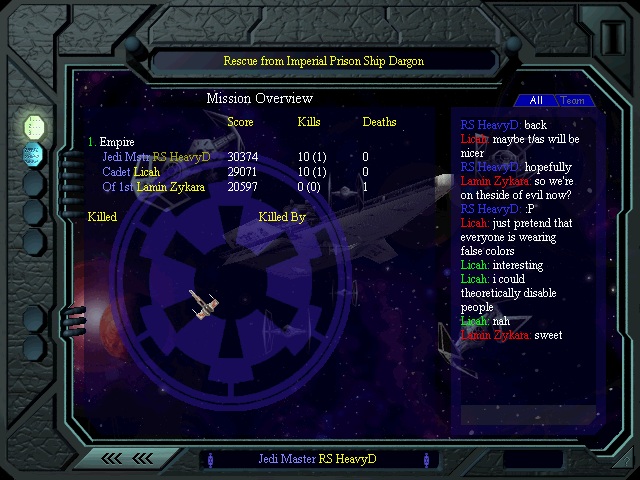Select the glowing green numbered-list button
Viewport: 640px width, 480px height.
pos(35,127)
